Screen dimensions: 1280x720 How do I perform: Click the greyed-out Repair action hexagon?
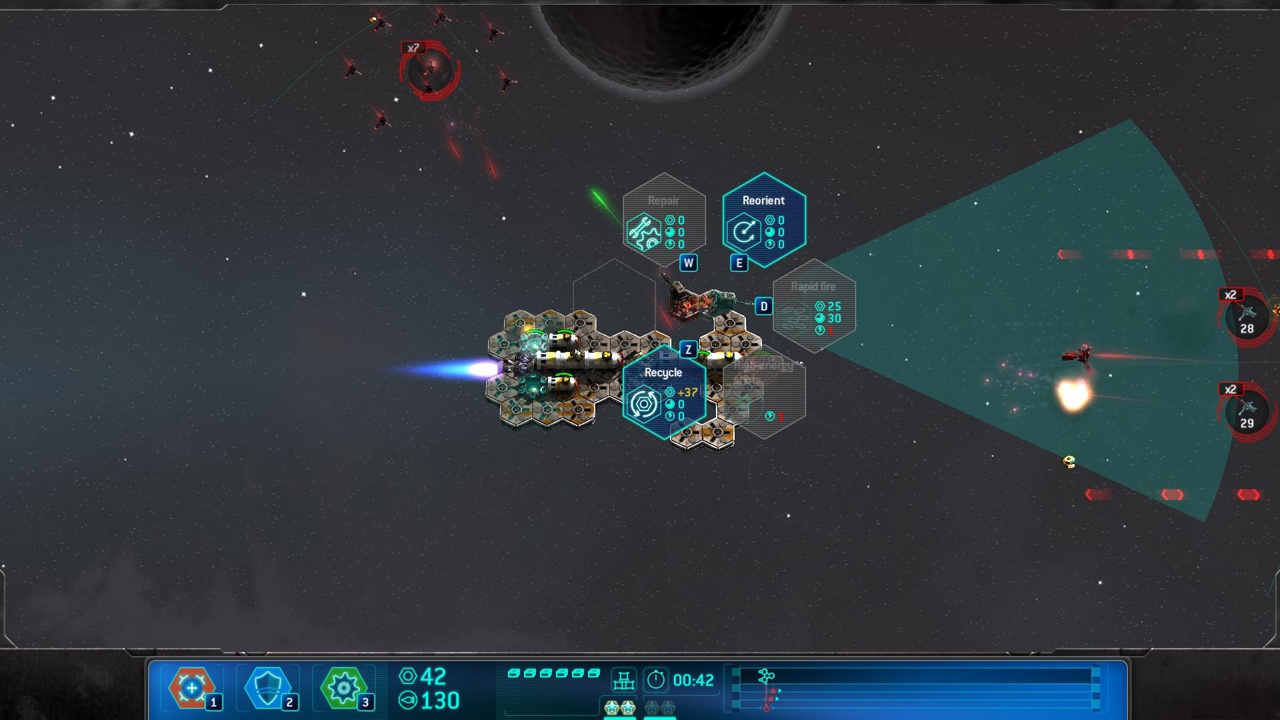tap(664, 220)
